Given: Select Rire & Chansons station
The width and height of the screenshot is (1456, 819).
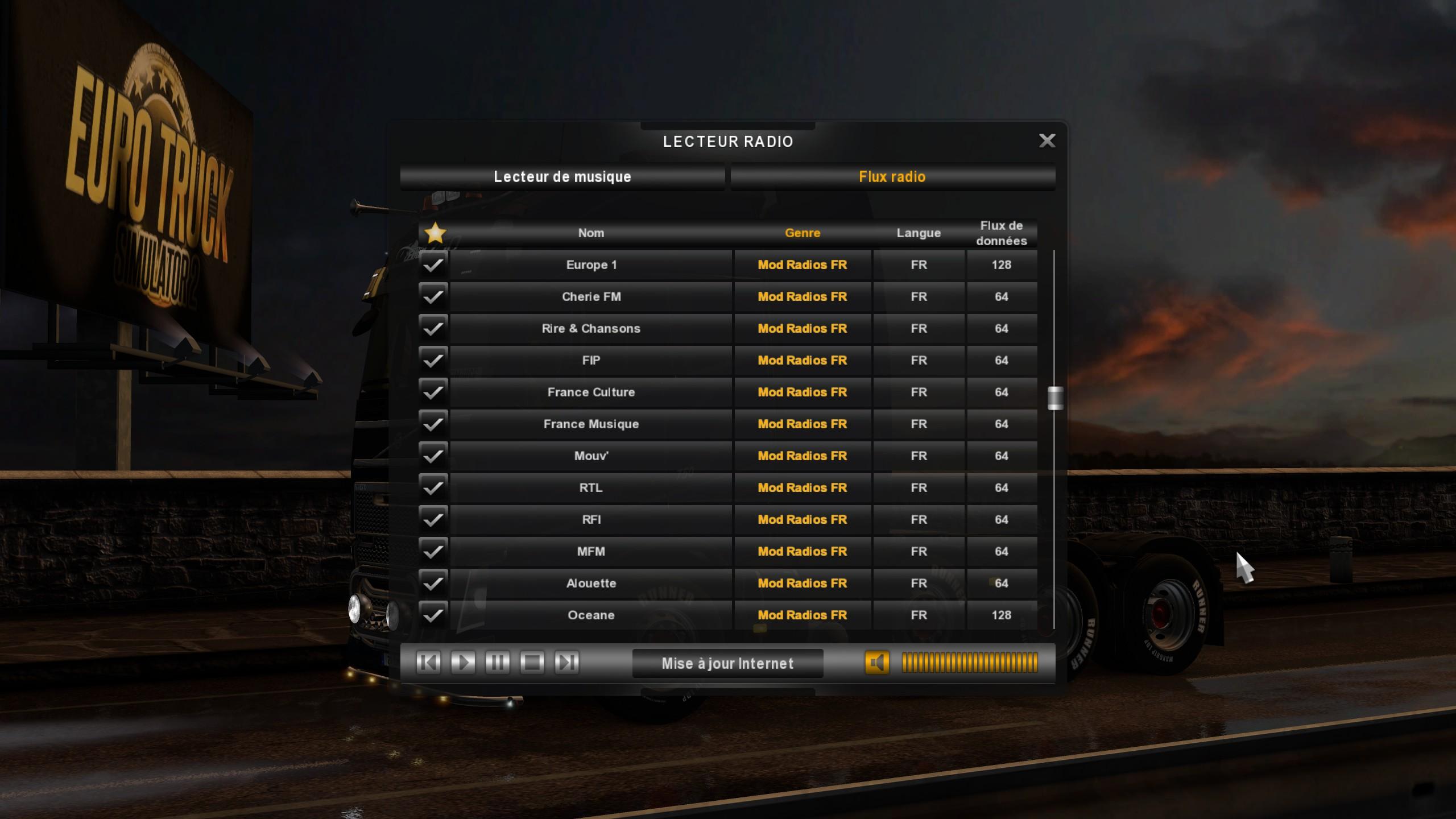Looking at the screenshot, I should pos(591,329).
